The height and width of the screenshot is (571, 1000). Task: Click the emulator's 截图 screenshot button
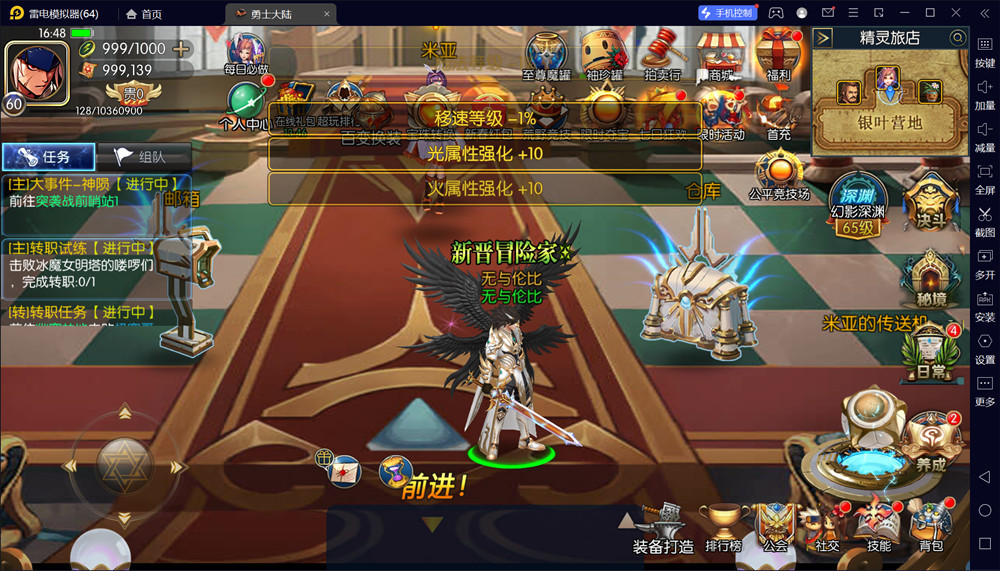pos(984,220)
